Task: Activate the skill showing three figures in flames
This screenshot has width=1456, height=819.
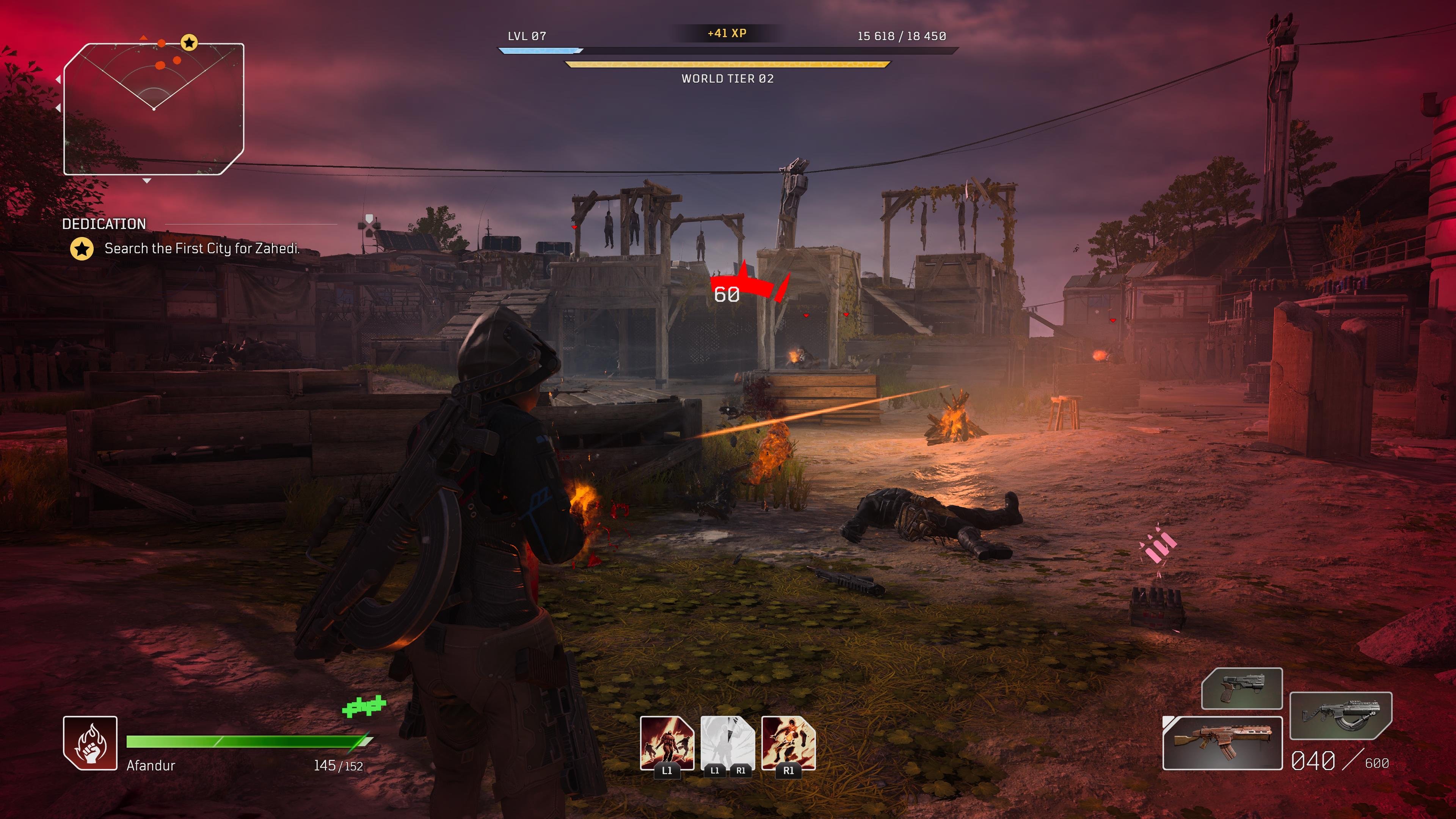Action: click(x=667, y=743)
